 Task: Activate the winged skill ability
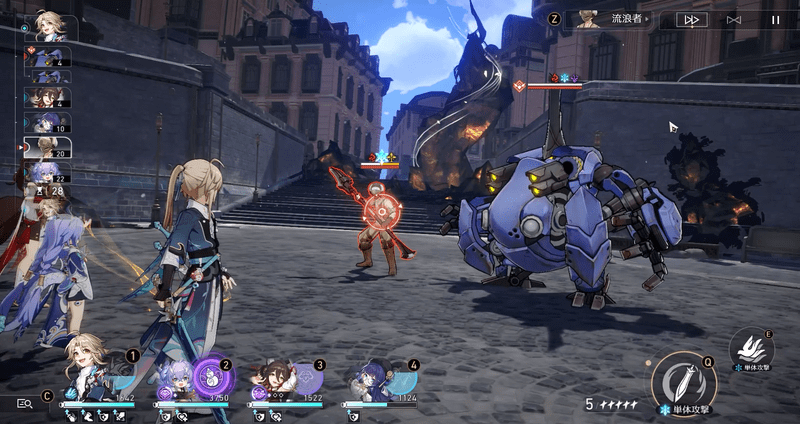pyautogui.click(x=750, y=351)
